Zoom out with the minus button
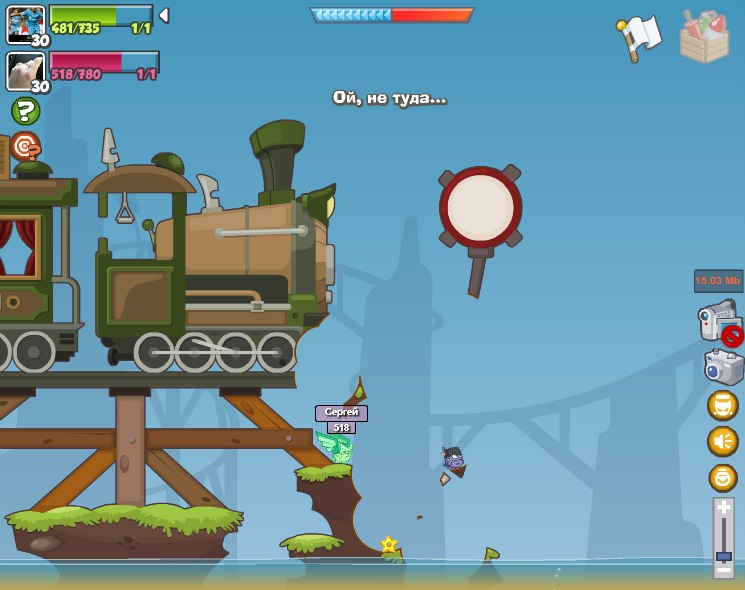745x590 pixels. tap(723, 569)
